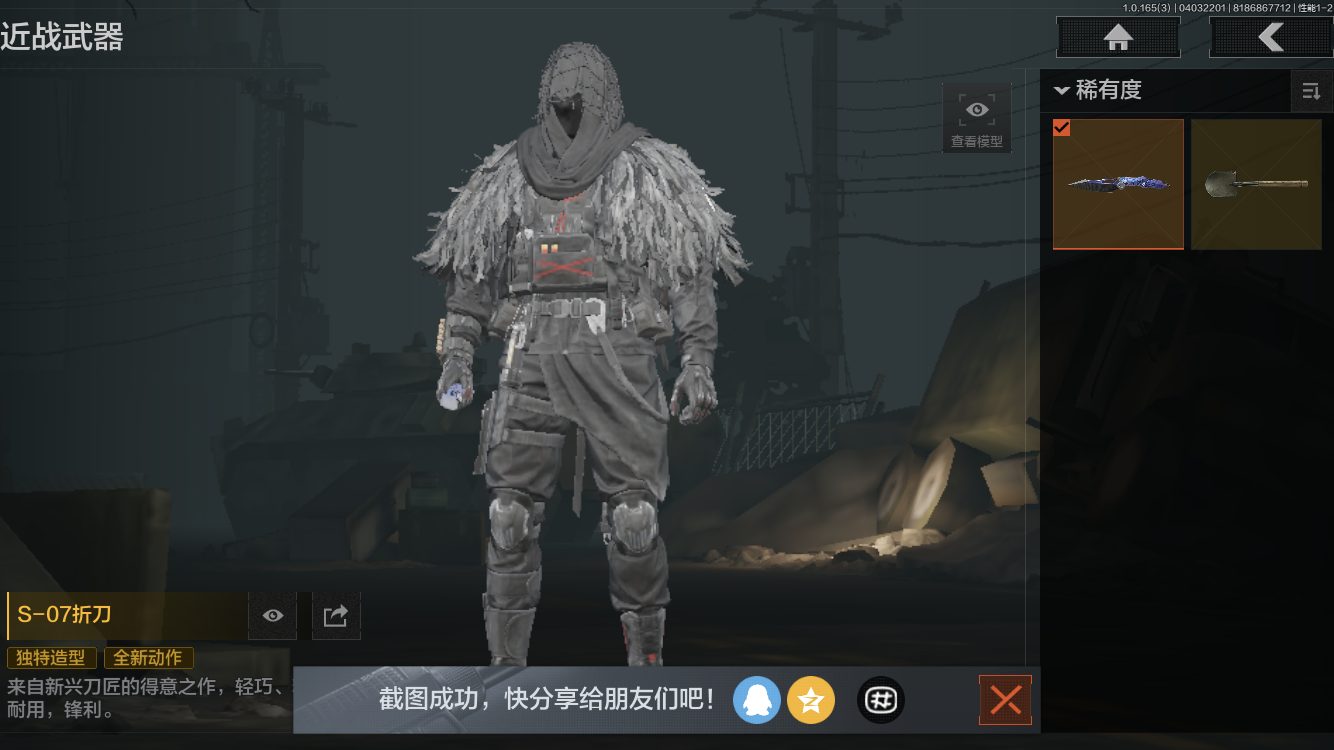This screenshot has width=1334, height=750.
Task: Open the 查看模型 view model eye icon
Action: tap(976, 109)
